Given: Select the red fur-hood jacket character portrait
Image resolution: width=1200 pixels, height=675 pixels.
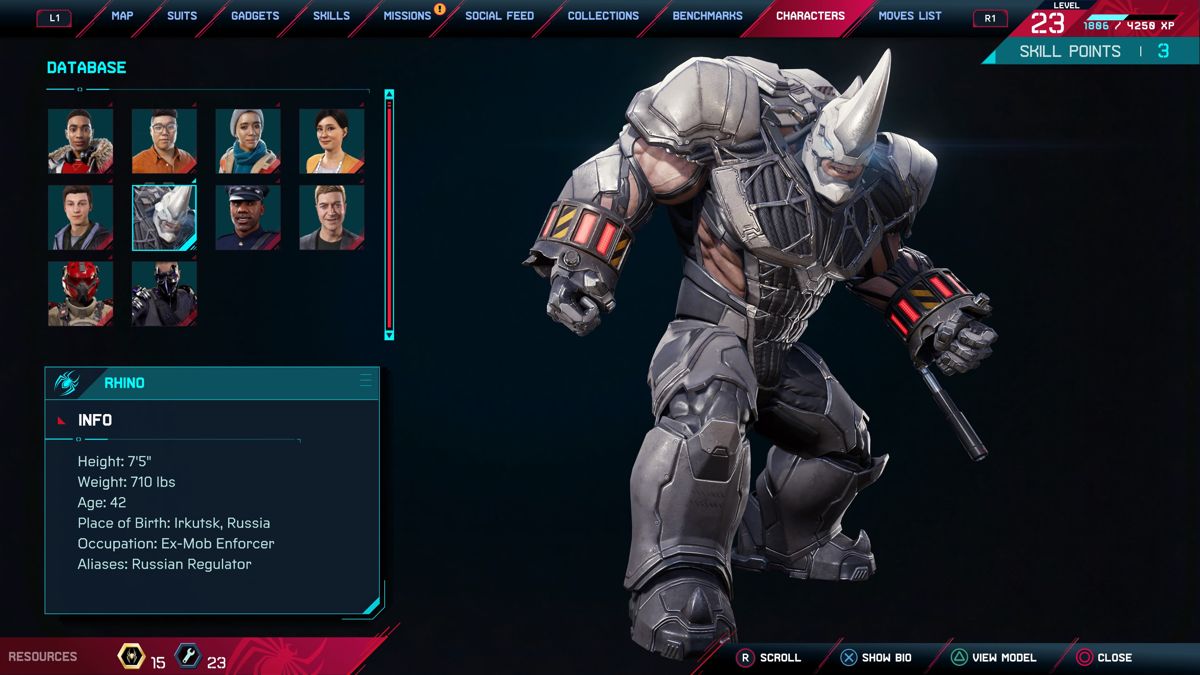Looking at the screenshot, I should click(81, 141).
